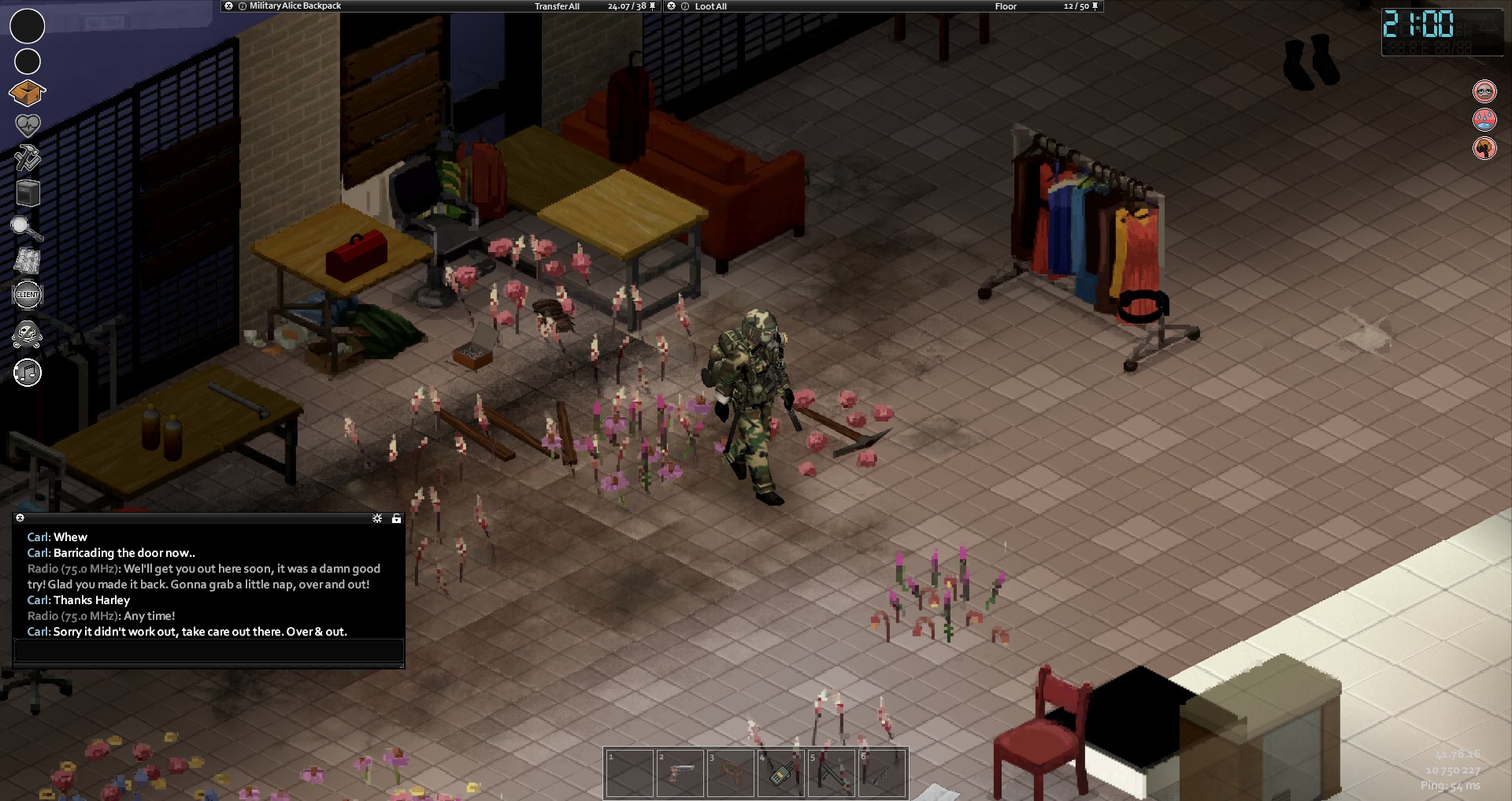Image resolution: width=1512 pixels, height=801 pixels.
Task: Toggle the chat window lock icon
Action: click(x=396, y=518)
